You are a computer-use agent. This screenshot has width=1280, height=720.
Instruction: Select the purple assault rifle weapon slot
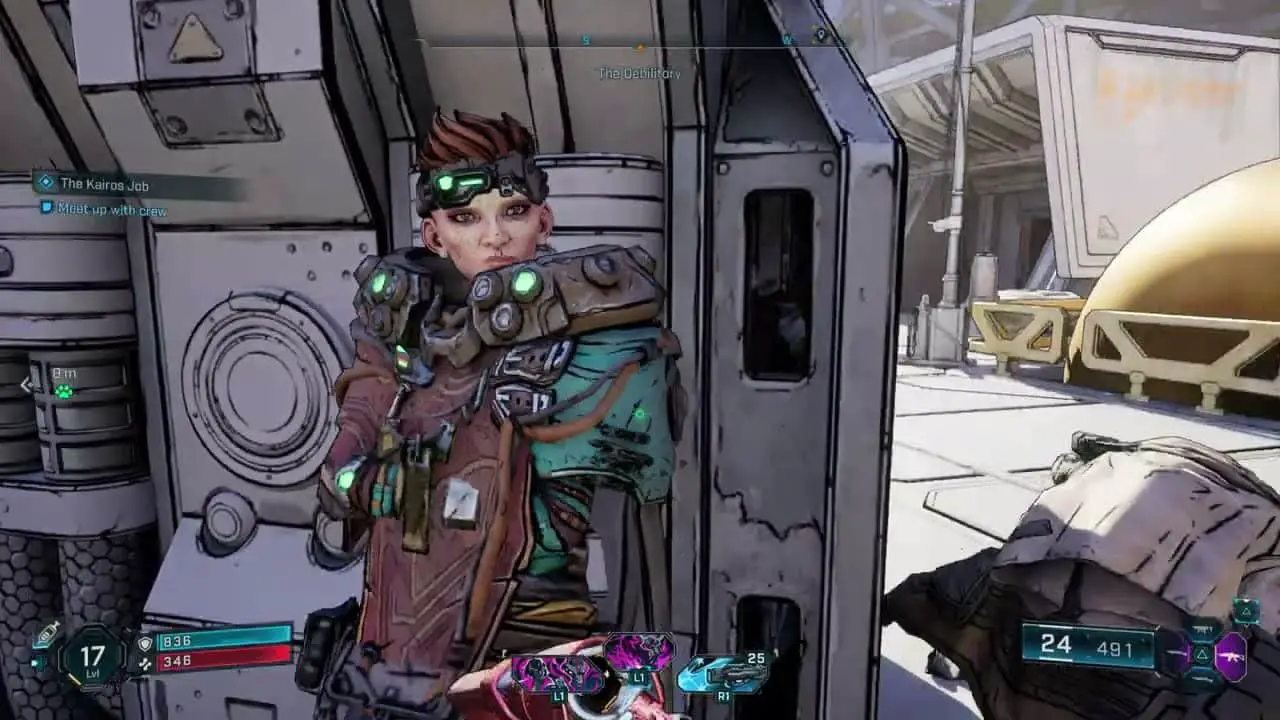tap(1230, 657)
